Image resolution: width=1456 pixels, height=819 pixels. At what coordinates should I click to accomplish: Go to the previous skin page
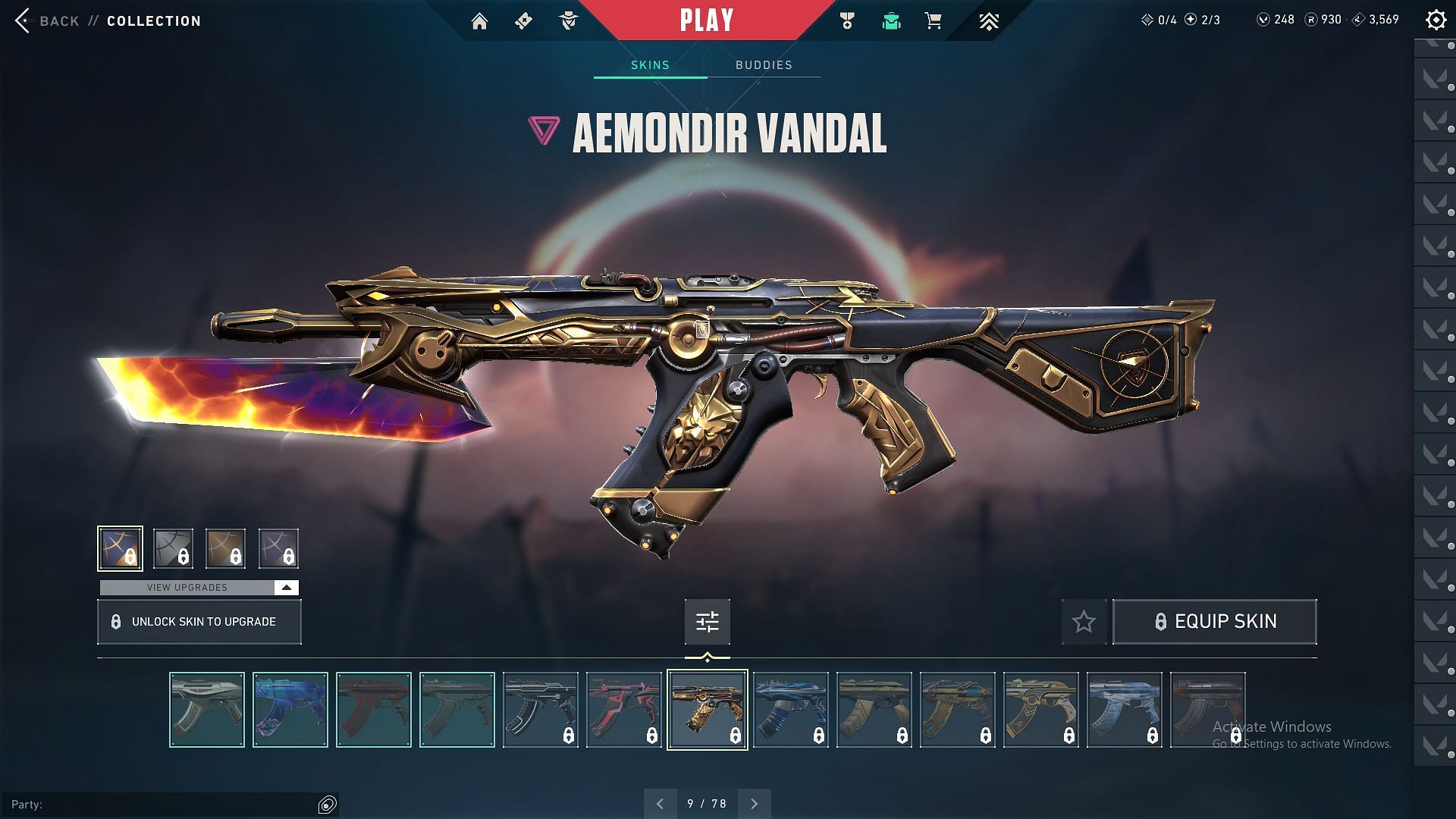click(x=660, y=804)
